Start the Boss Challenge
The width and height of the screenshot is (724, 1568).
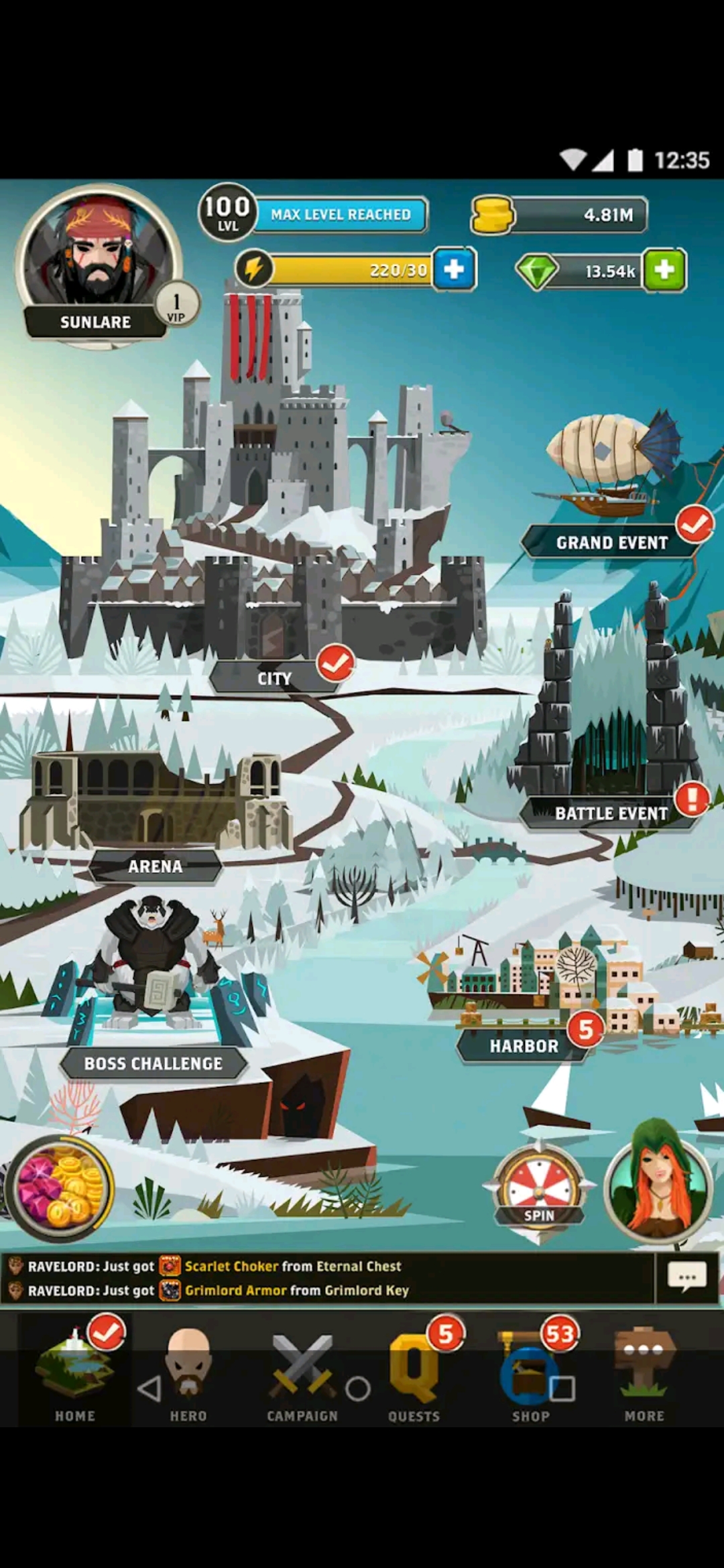pyautogui.click(x=154, y=1063)
